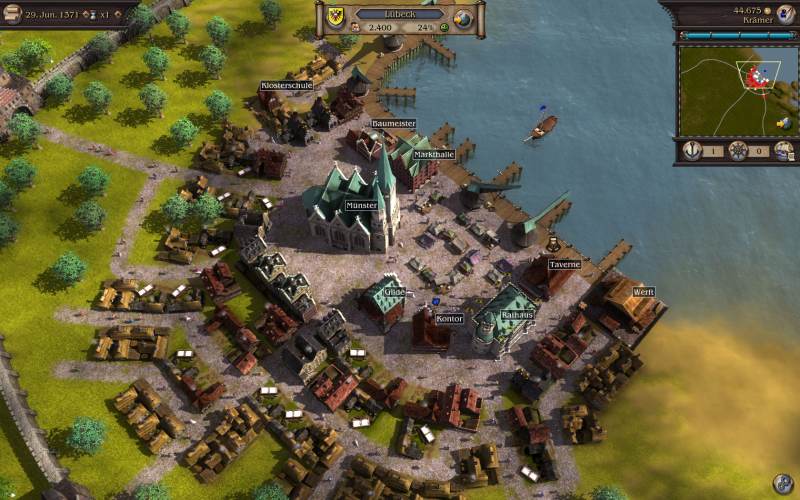Open the Markthalle building label

[433, 154]
